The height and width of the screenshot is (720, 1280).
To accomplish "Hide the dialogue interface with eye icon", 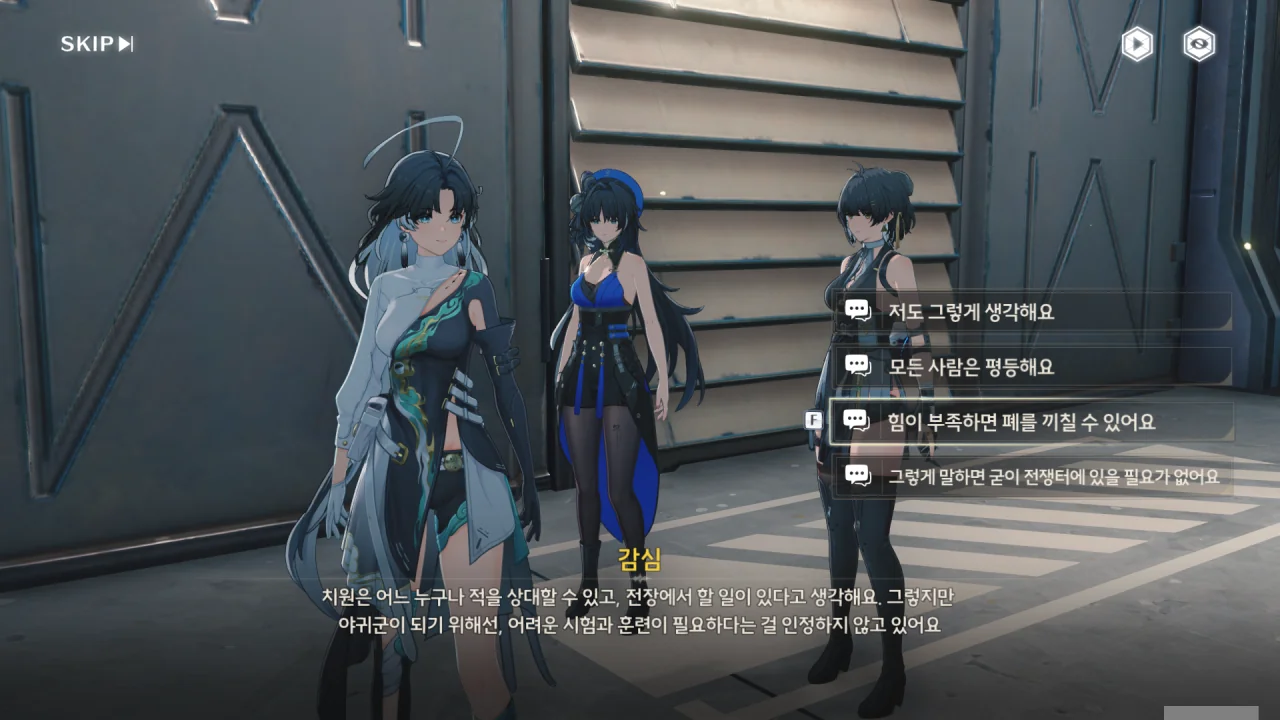I will click(1199, 44).
